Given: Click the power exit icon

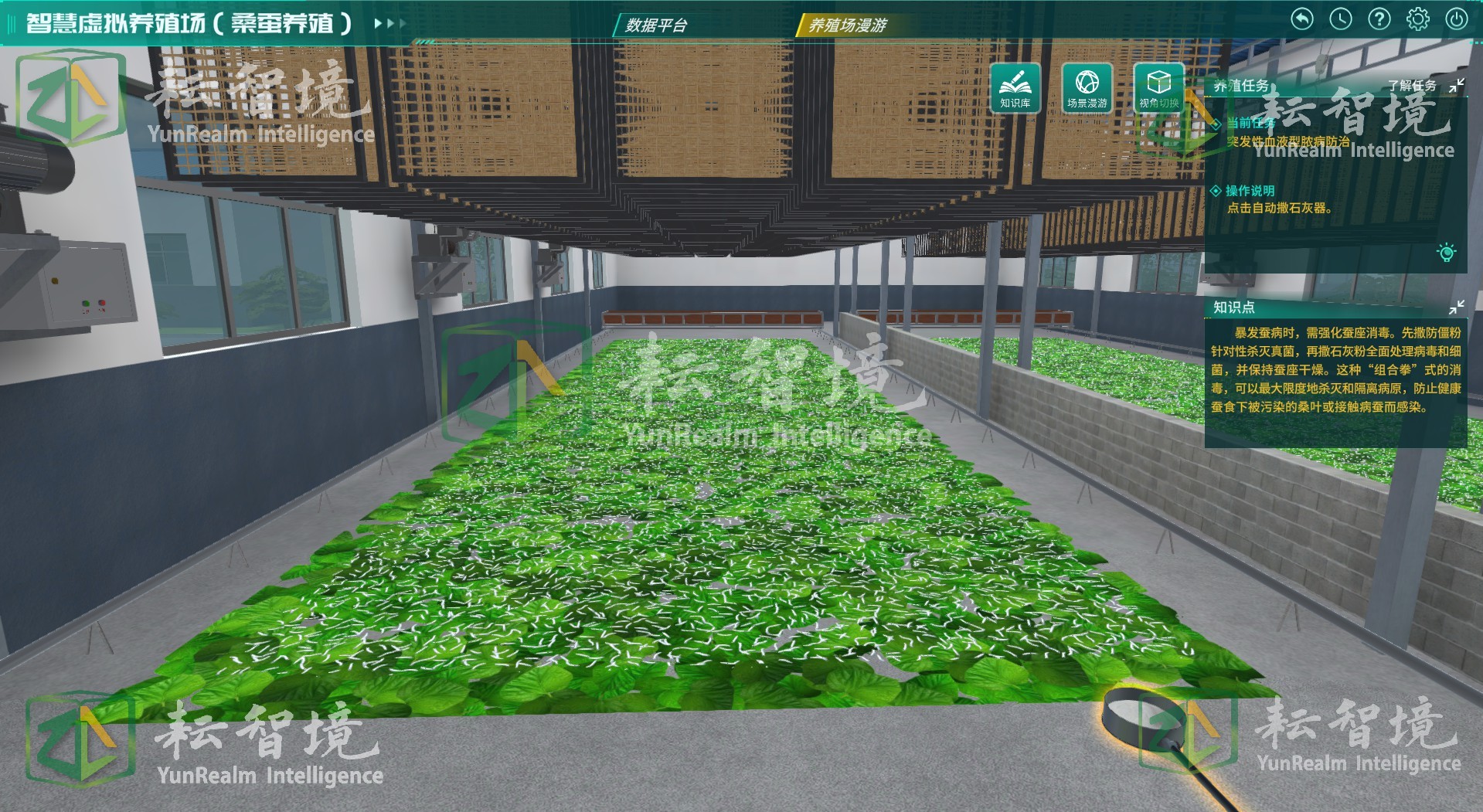Looking at the screenshot, I should pos(1457,19).
